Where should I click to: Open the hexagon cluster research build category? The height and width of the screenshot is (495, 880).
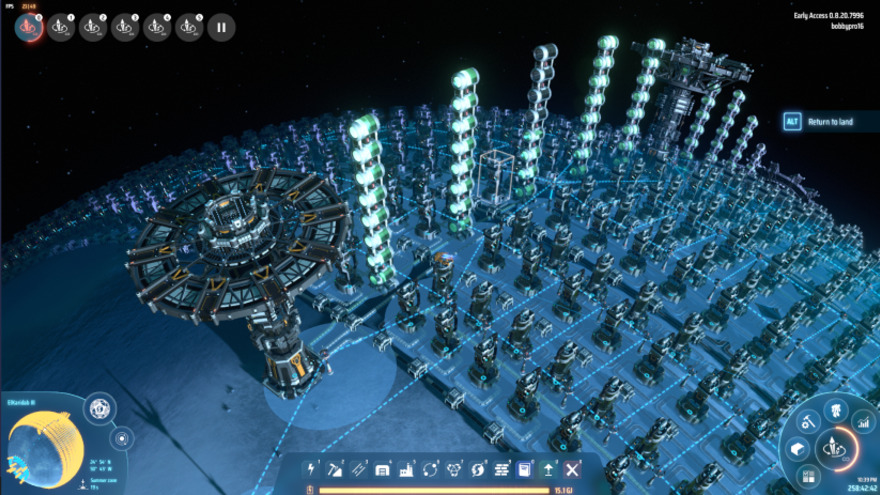click(x=453, y=469)
